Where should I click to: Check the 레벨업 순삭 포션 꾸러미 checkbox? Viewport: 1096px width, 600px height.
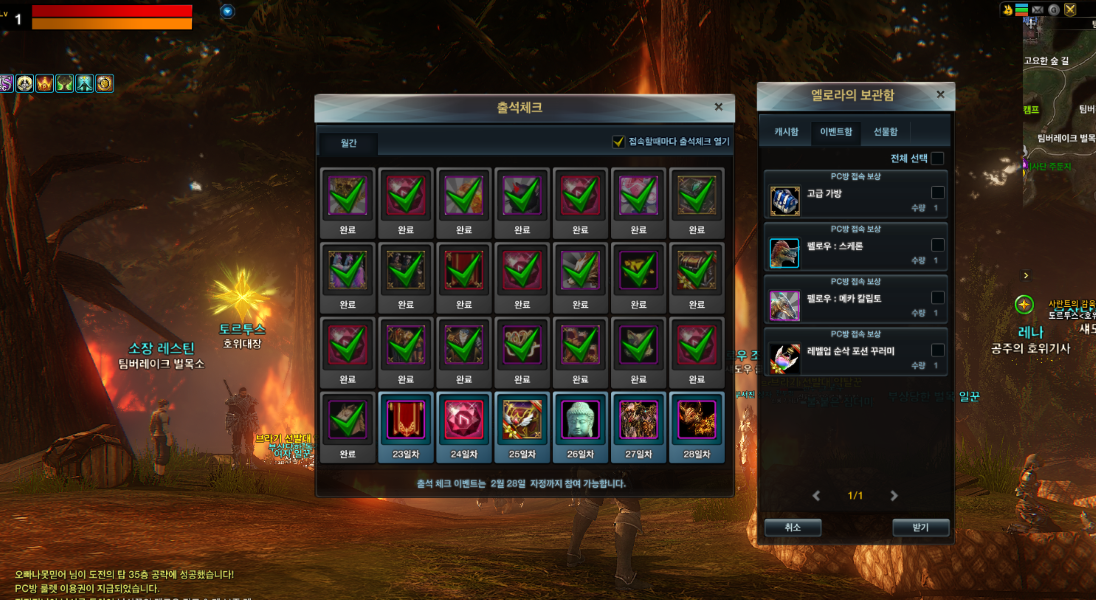coord(938,350)
